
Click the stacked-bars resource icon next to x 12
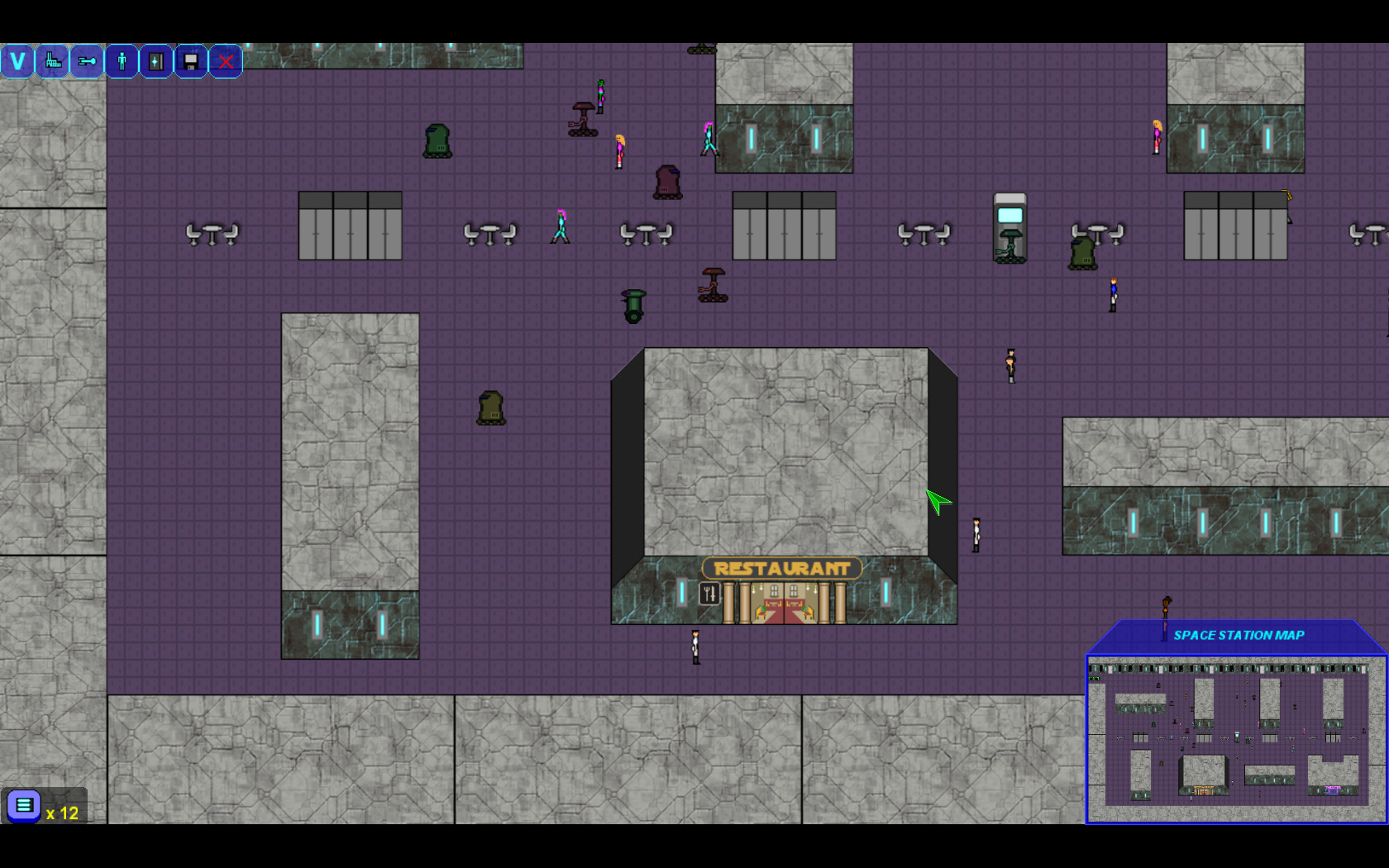pyautogui.click(x=24, y=806)
